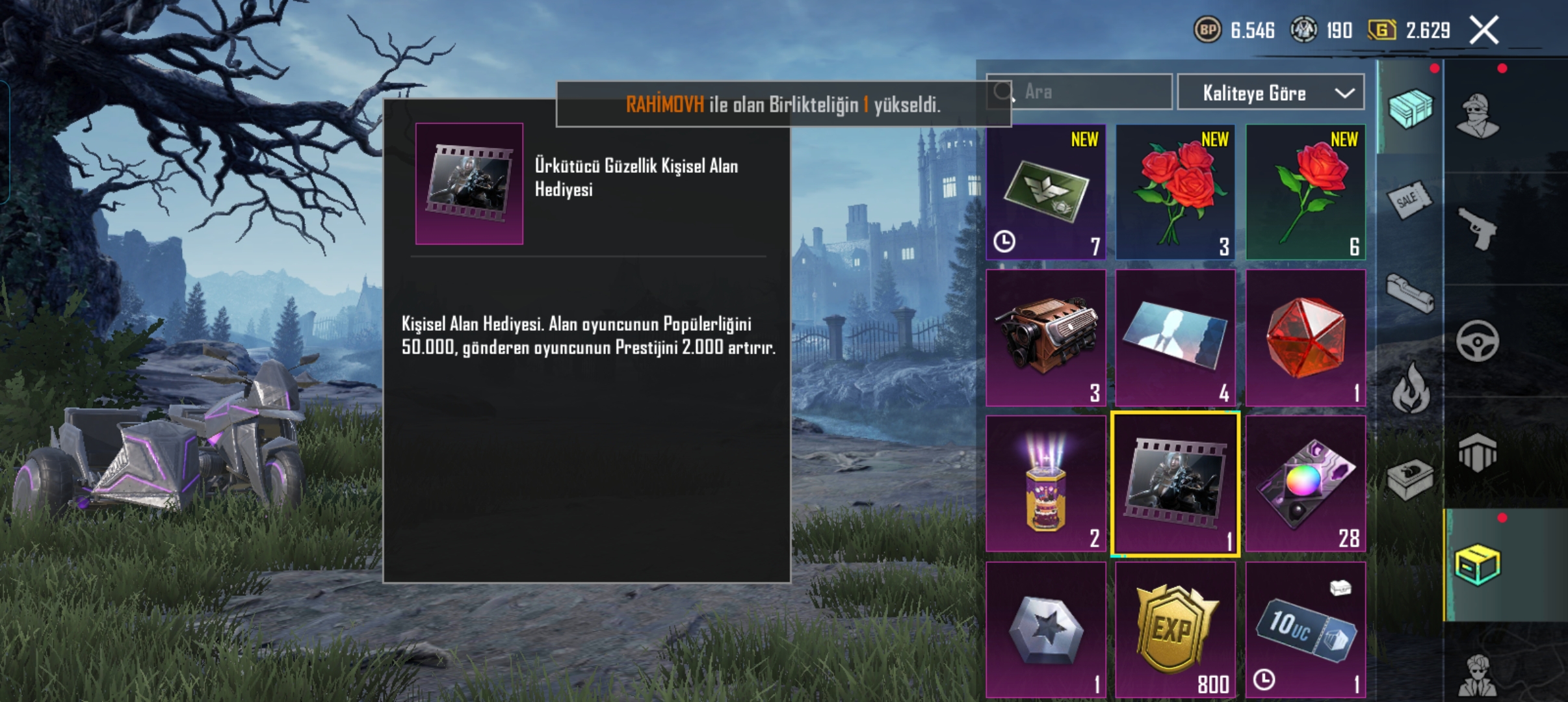
Task: Select the three red roses bouquet item
Action: (1175, 192)
